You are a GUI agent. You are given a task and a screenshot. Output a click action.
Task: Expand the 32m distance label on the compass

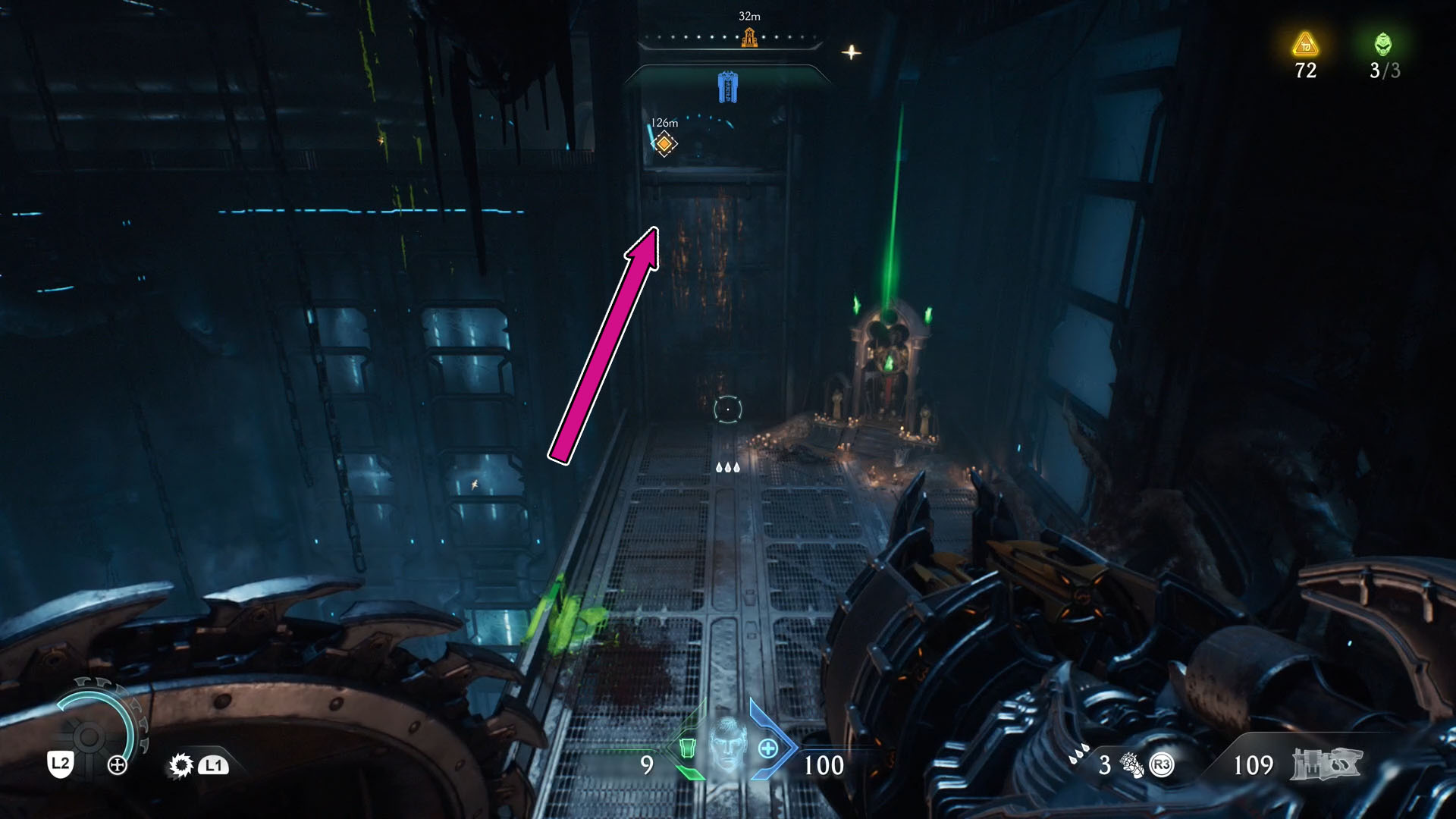(748, 14)
